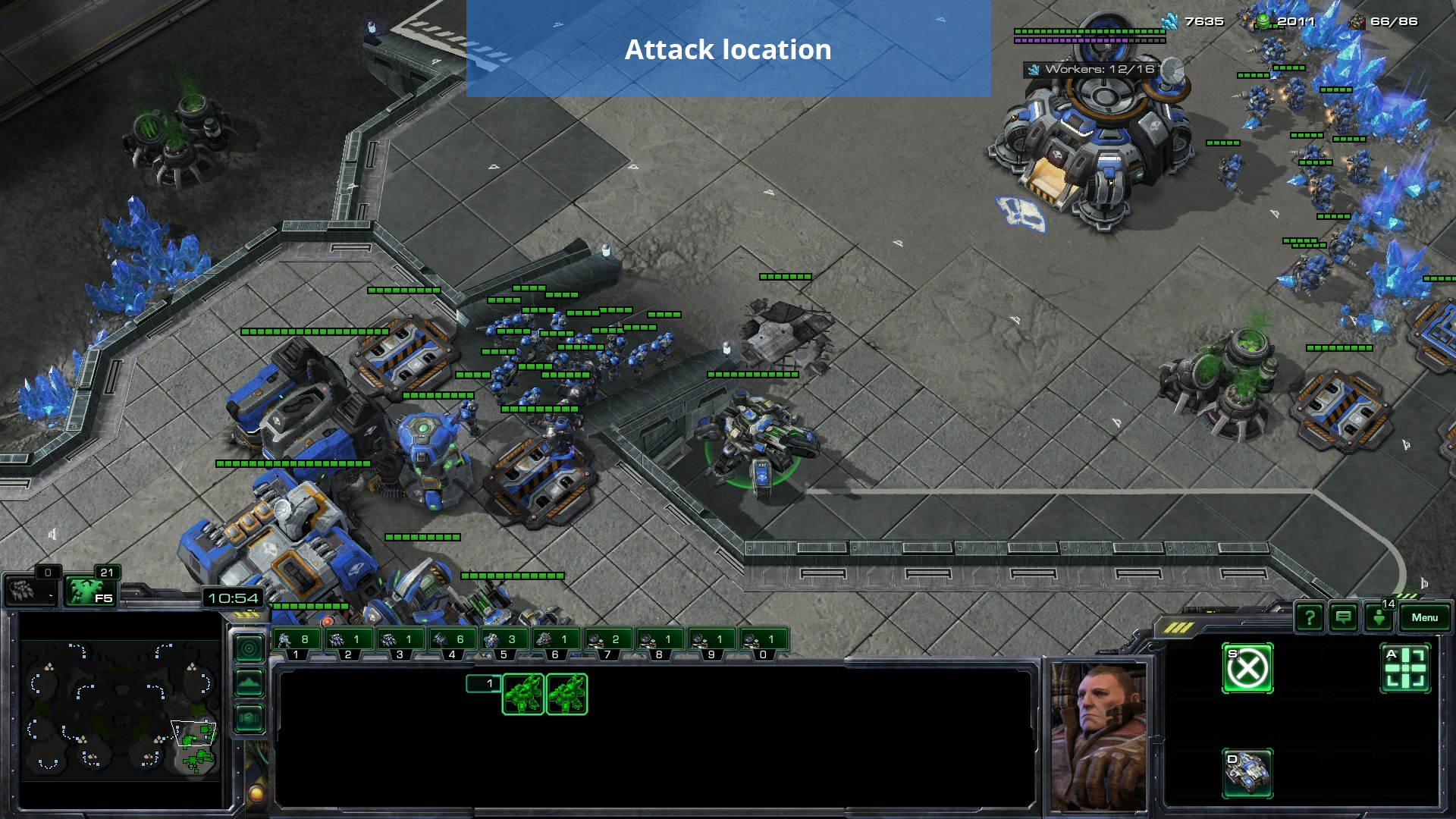Select all army units button F5
1456x819 pixels.
89,591
